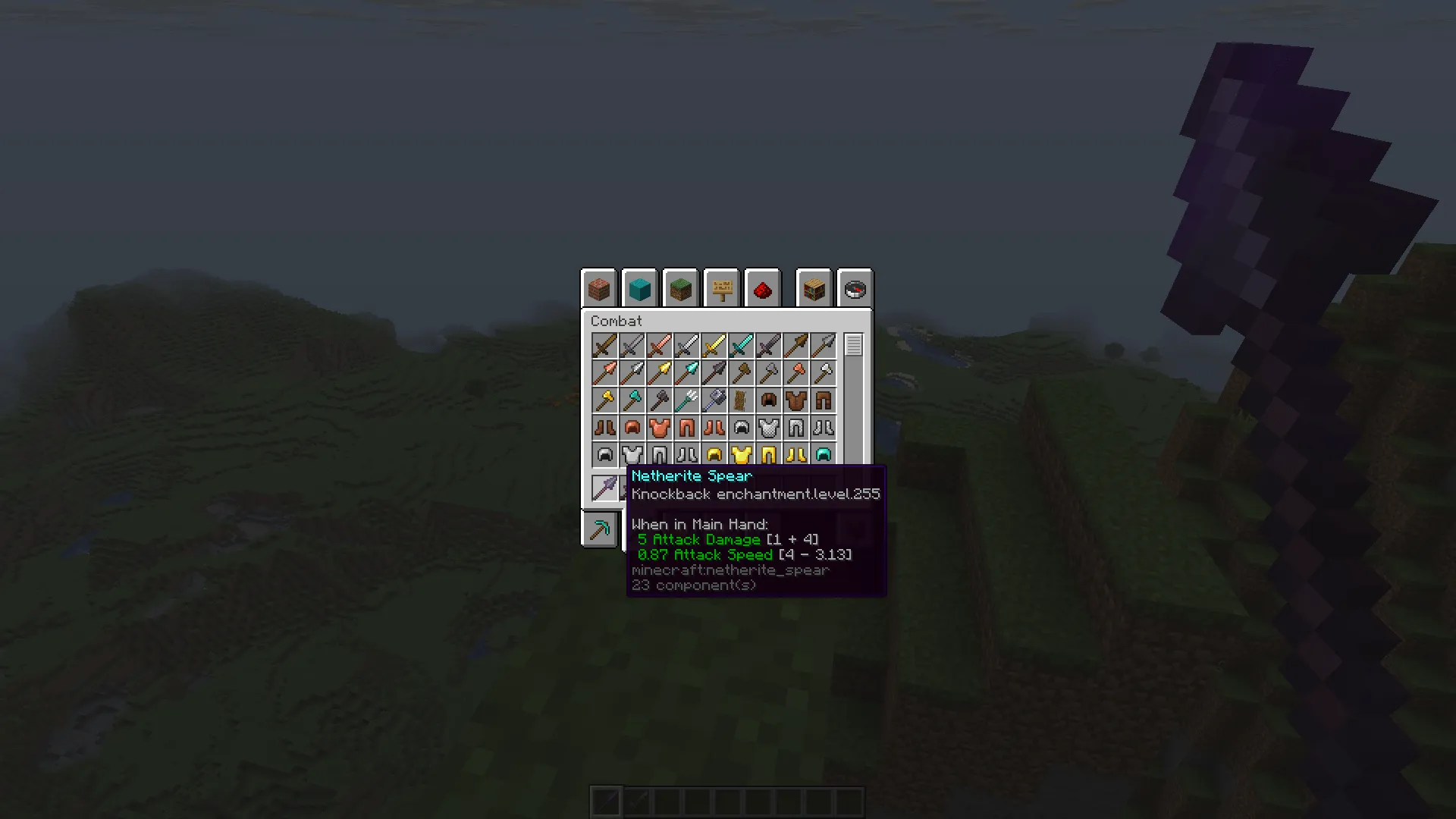Switch to the bookshelf category tab
Viewport: 1456px width, 819px height.
click(814, 288)
